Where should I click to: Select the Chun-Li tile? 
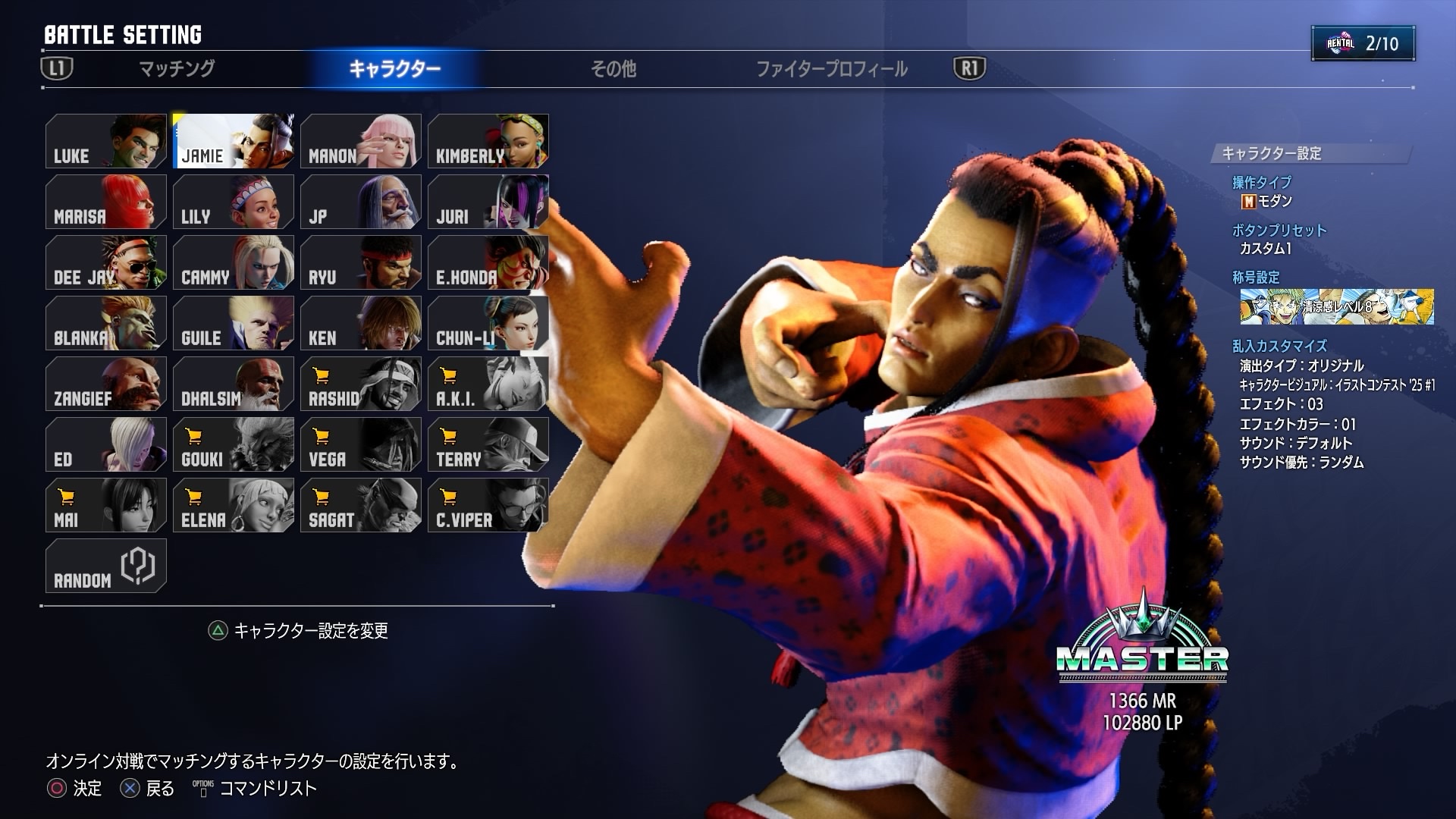[488, 323]
